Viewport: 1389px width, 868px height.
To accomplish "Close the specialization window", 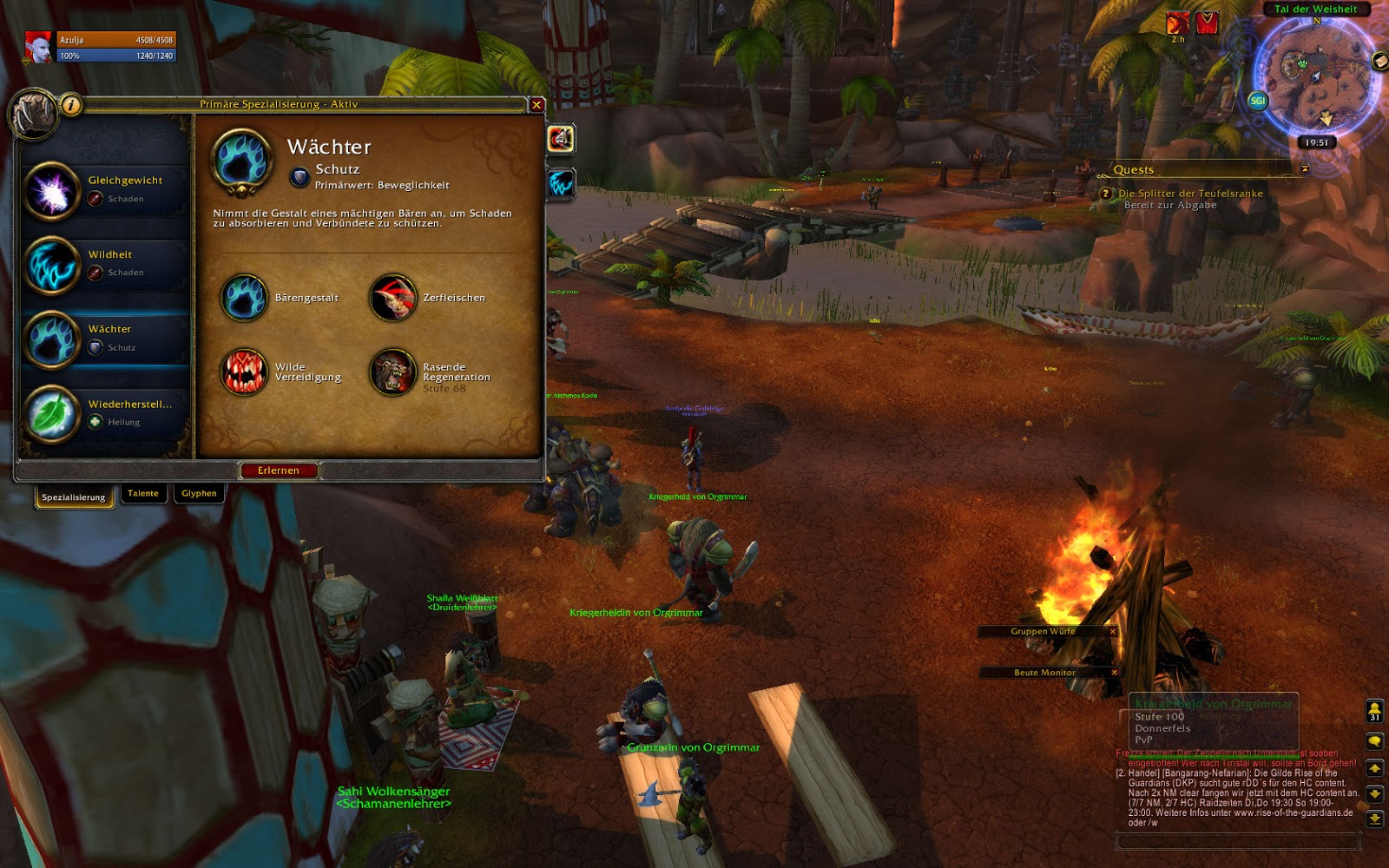I will click(x=537, y=105).
